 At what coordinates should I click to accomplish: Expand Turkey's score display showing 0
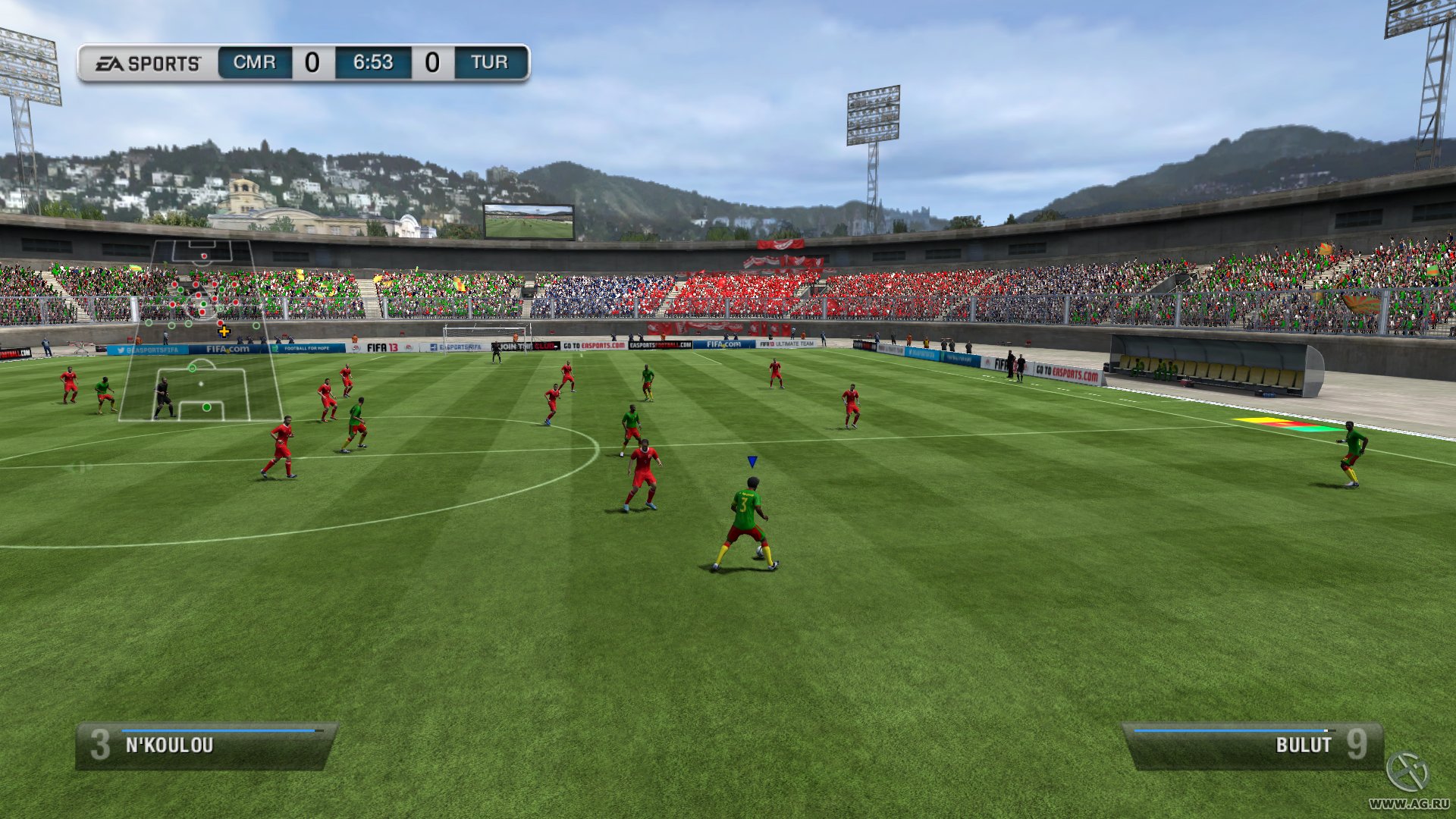pyautogui.click(x=432, y=61)
